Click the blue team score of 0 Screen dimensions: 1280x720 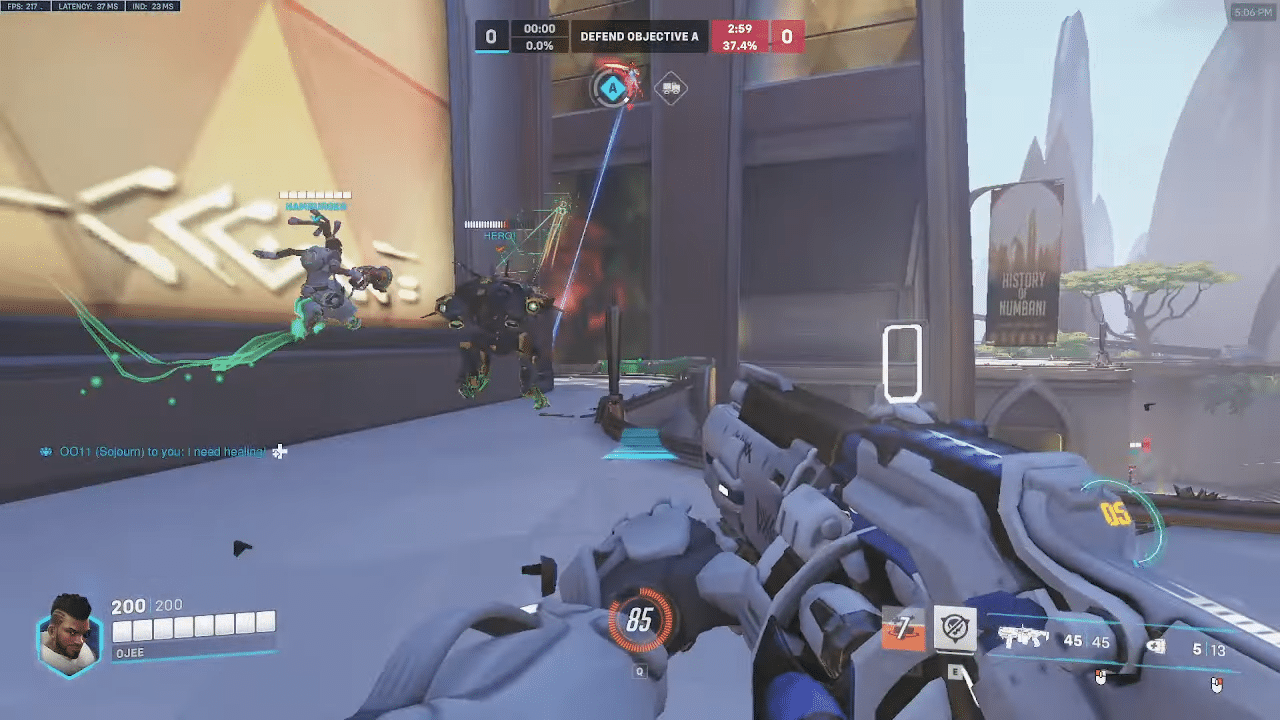point(489,36)
